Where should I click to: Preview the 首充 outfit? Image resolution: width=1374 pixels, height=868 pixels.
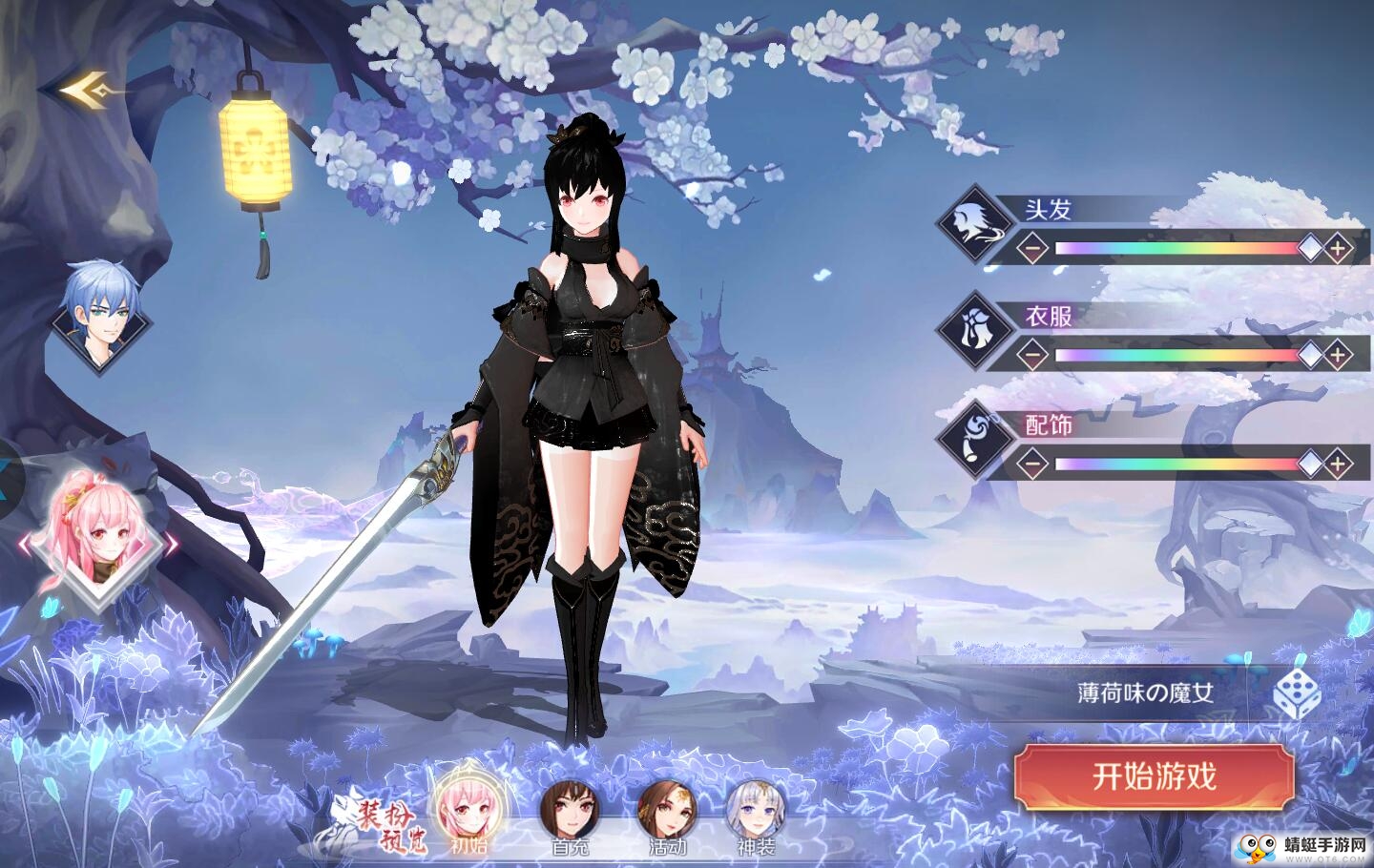(x=570, y=809)
